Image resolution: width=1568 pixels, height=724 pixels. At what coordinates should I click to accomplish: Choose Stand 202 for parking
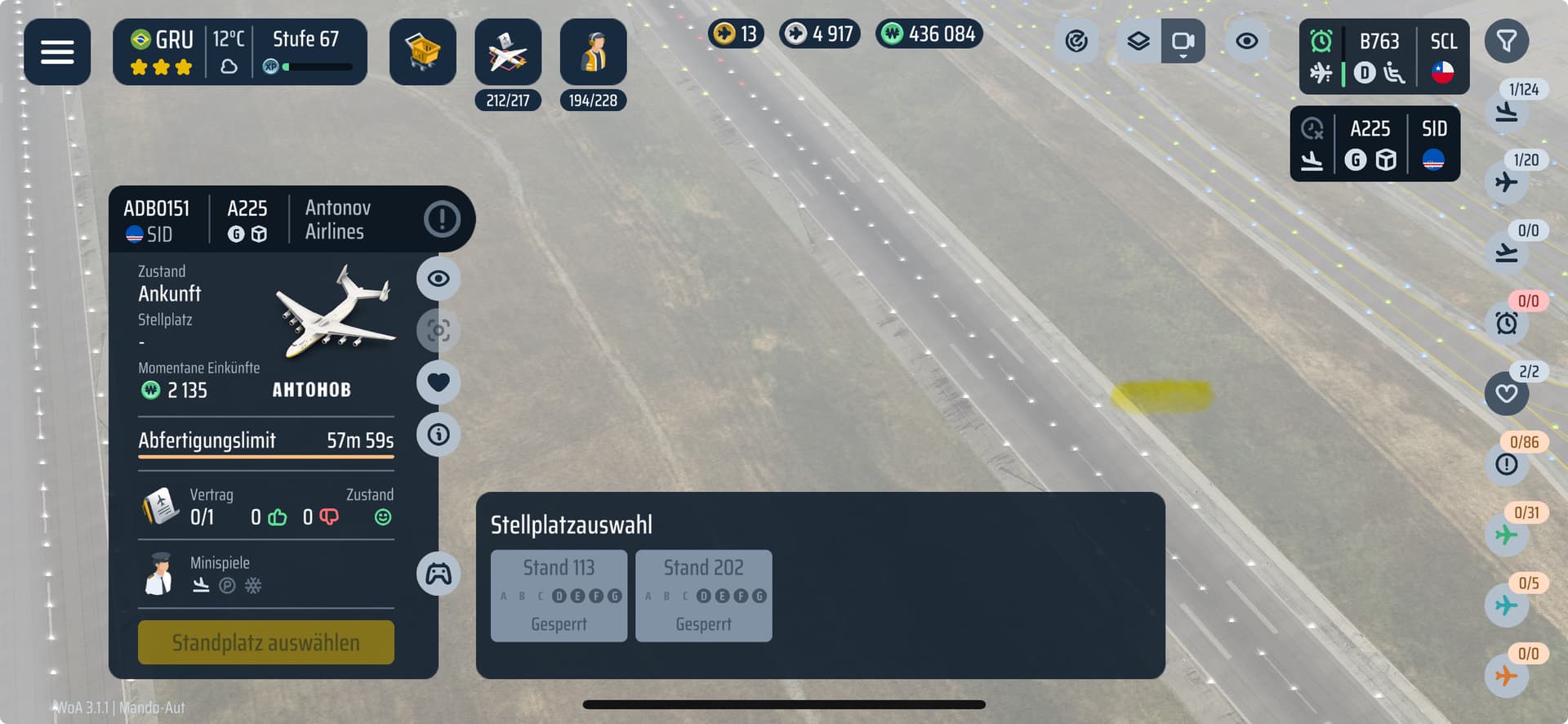coord(703,596)
